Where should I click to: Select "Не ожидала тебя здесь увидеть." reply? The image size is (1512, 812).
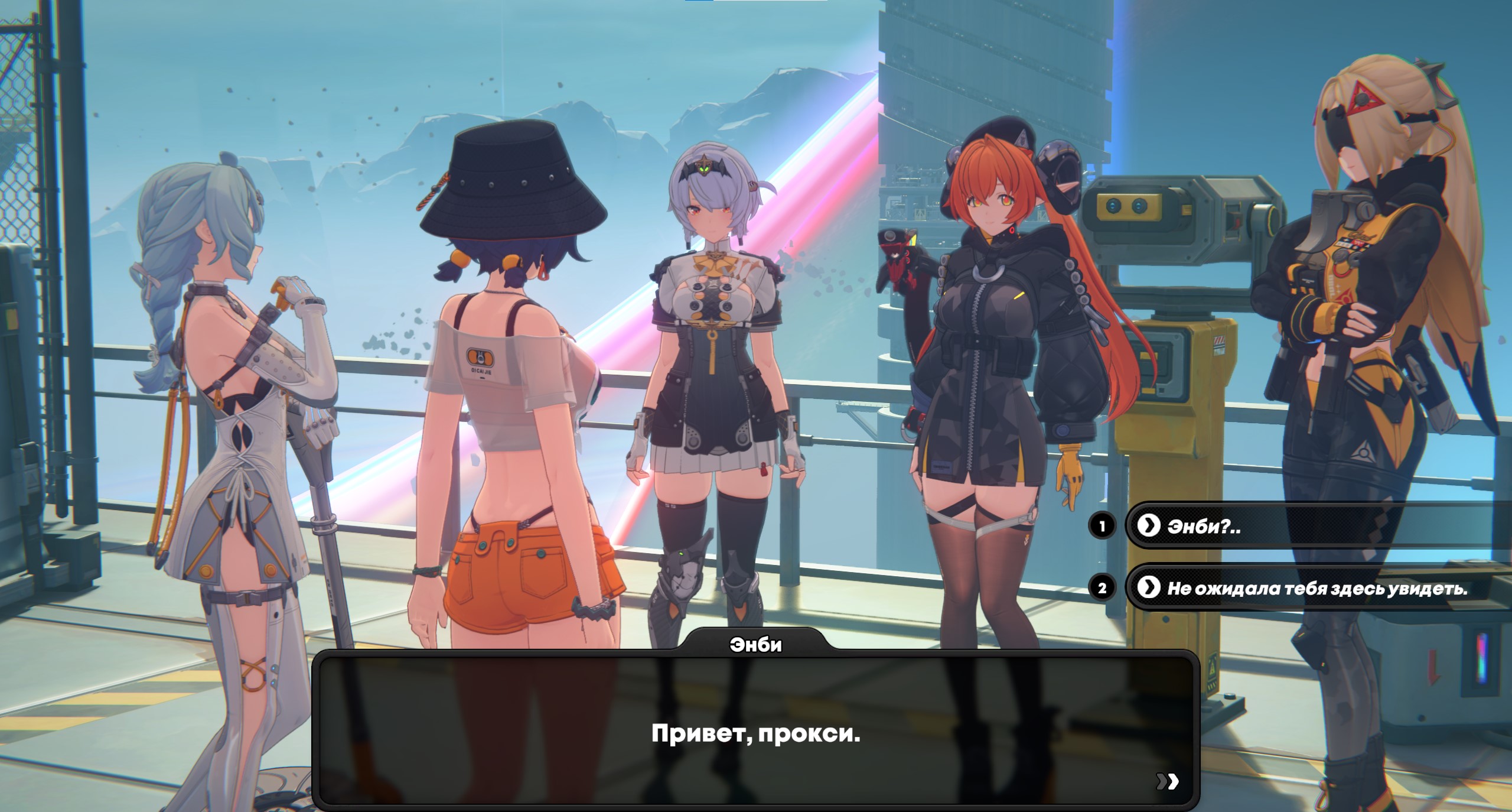click(1316, 588)
